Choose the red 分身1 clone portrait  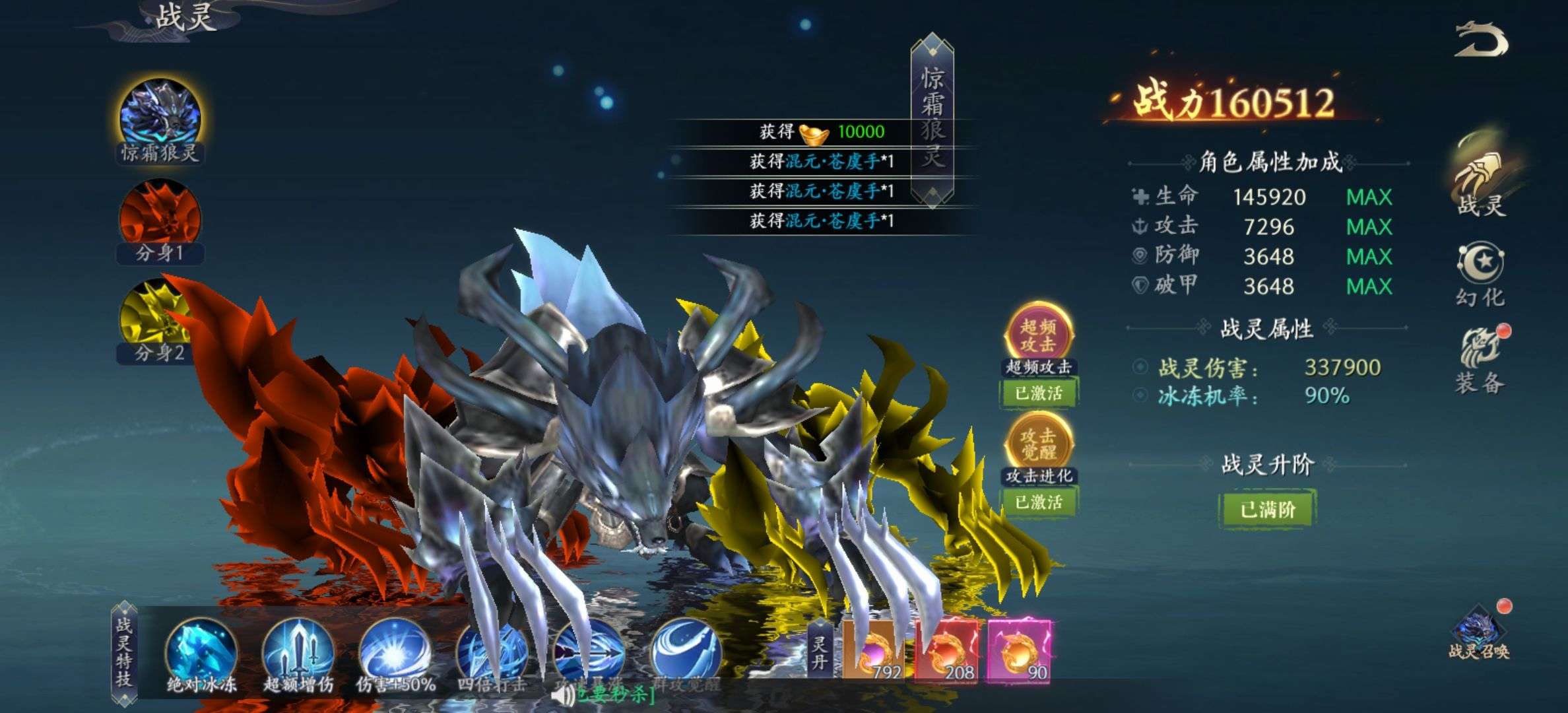160,218
